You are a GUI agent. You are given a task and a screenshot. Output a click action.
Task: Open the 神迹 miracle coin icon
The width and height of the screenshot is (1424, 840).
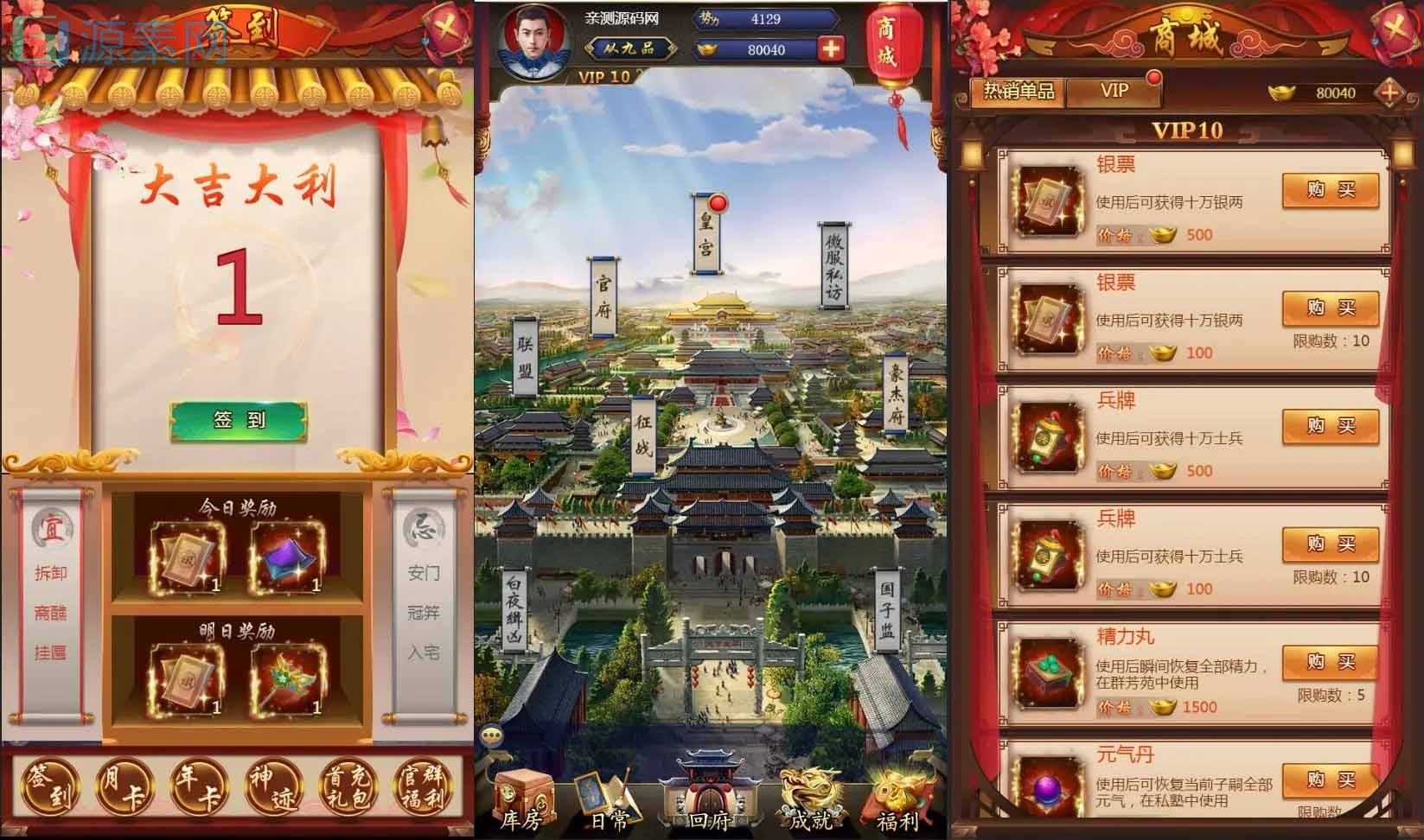tap(273, 786)
